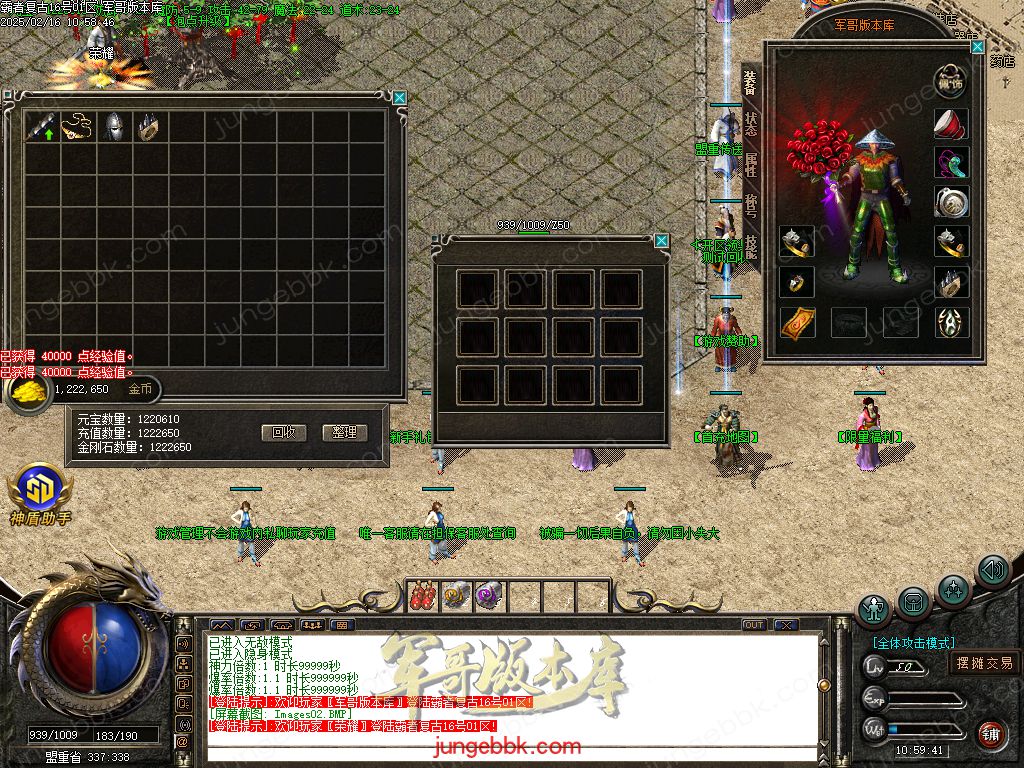Select the gold necklace in the bag
Viewport: 1024px width, 768px height.
78,127
